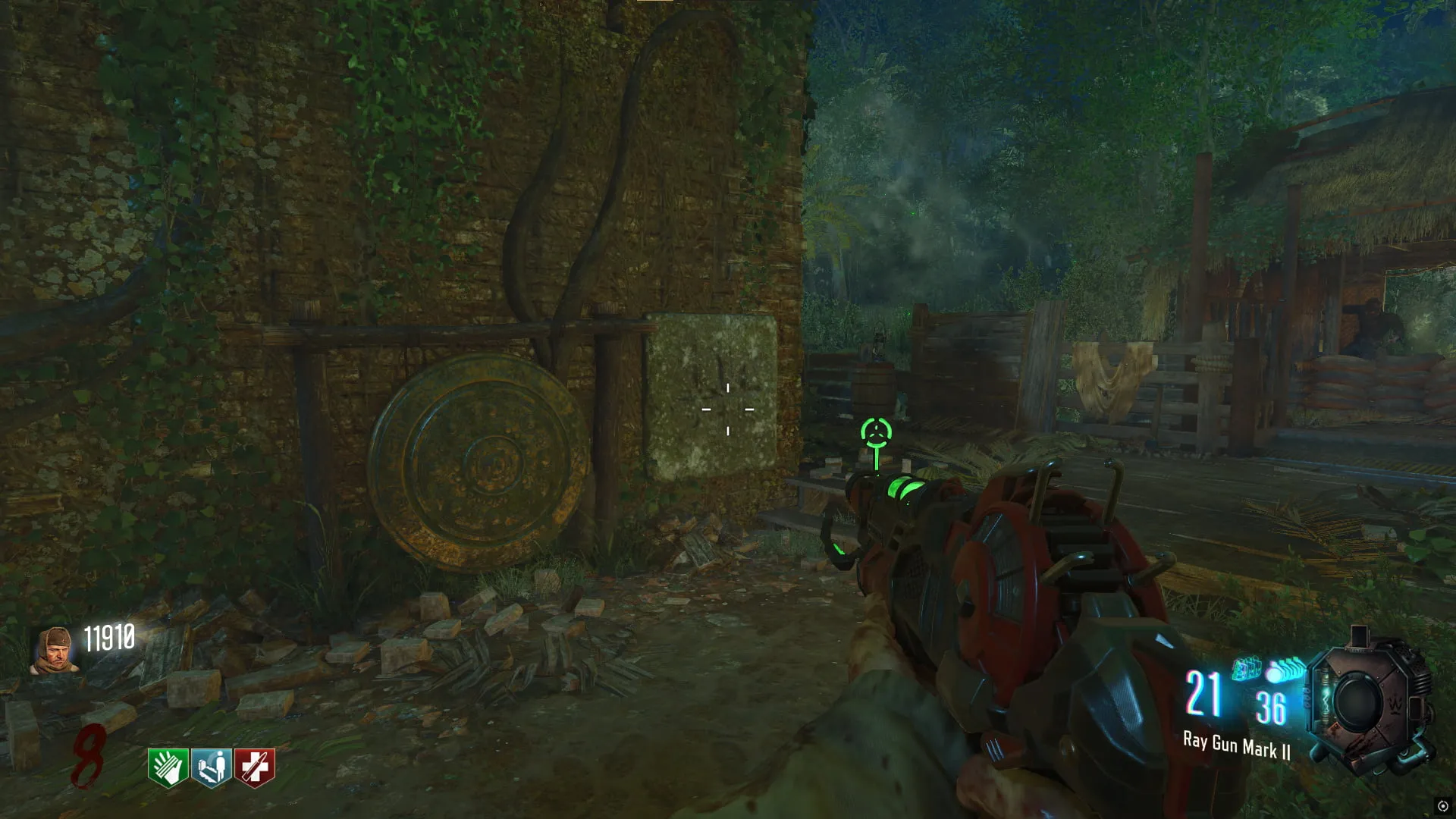Select the Quick Revive blue perk icon

(x=211, y=767)
